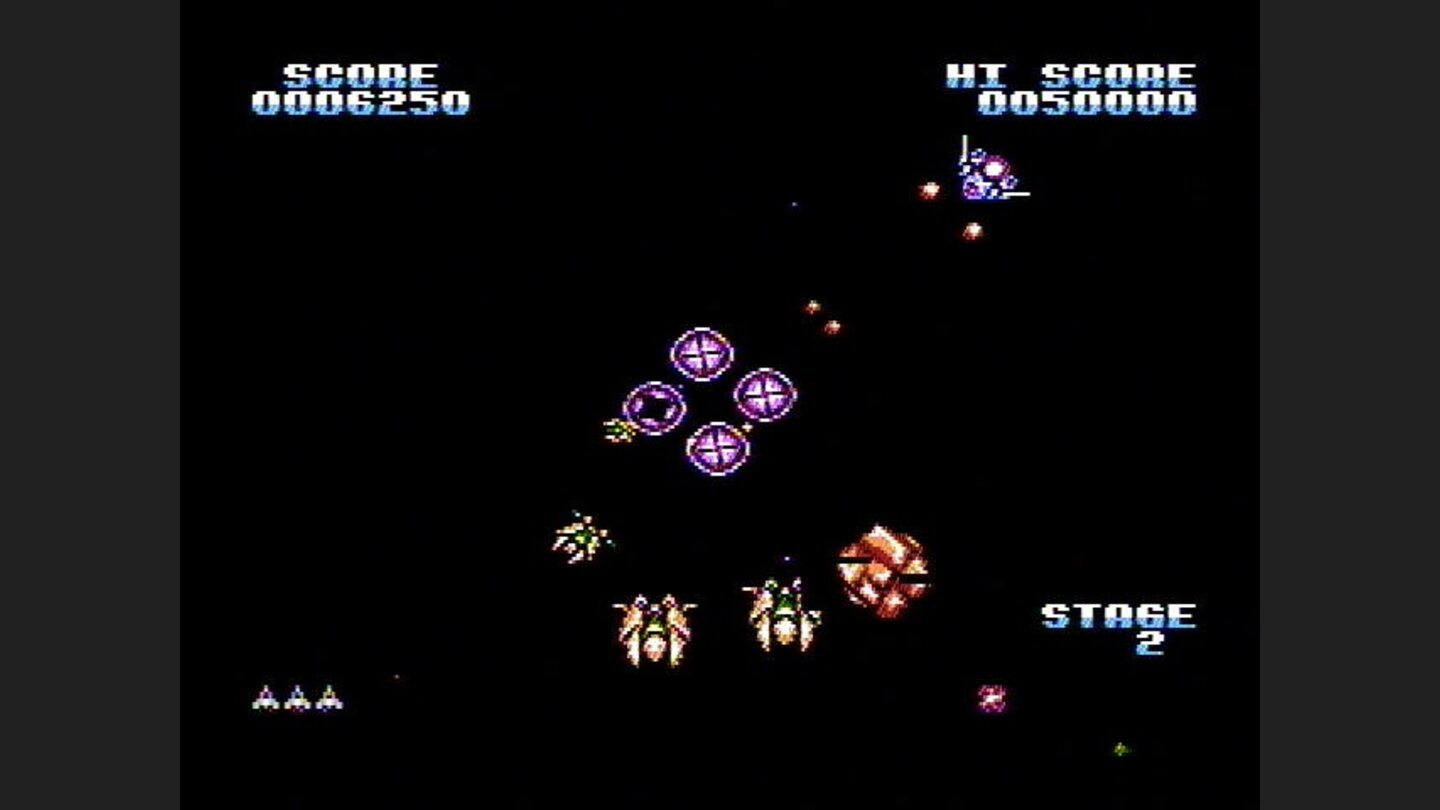Toggle the bottommost purple orb enemy
Screen dimensions: 1440x810
click(x=718, y=447)
